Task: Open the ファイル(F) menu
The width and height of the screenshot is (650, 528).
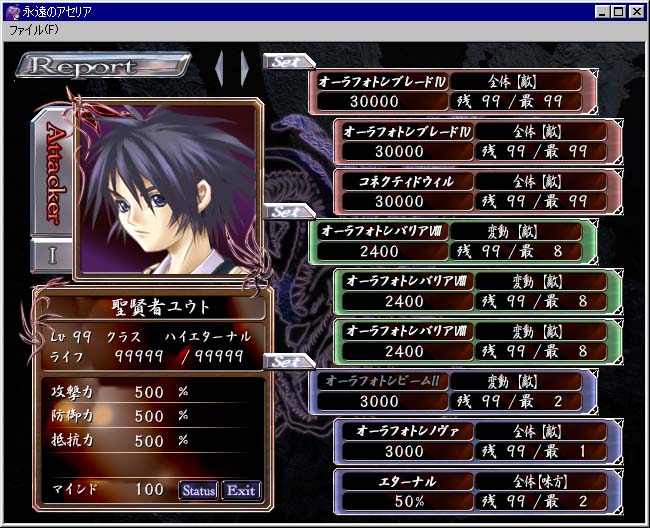Action: click(34, 30)
